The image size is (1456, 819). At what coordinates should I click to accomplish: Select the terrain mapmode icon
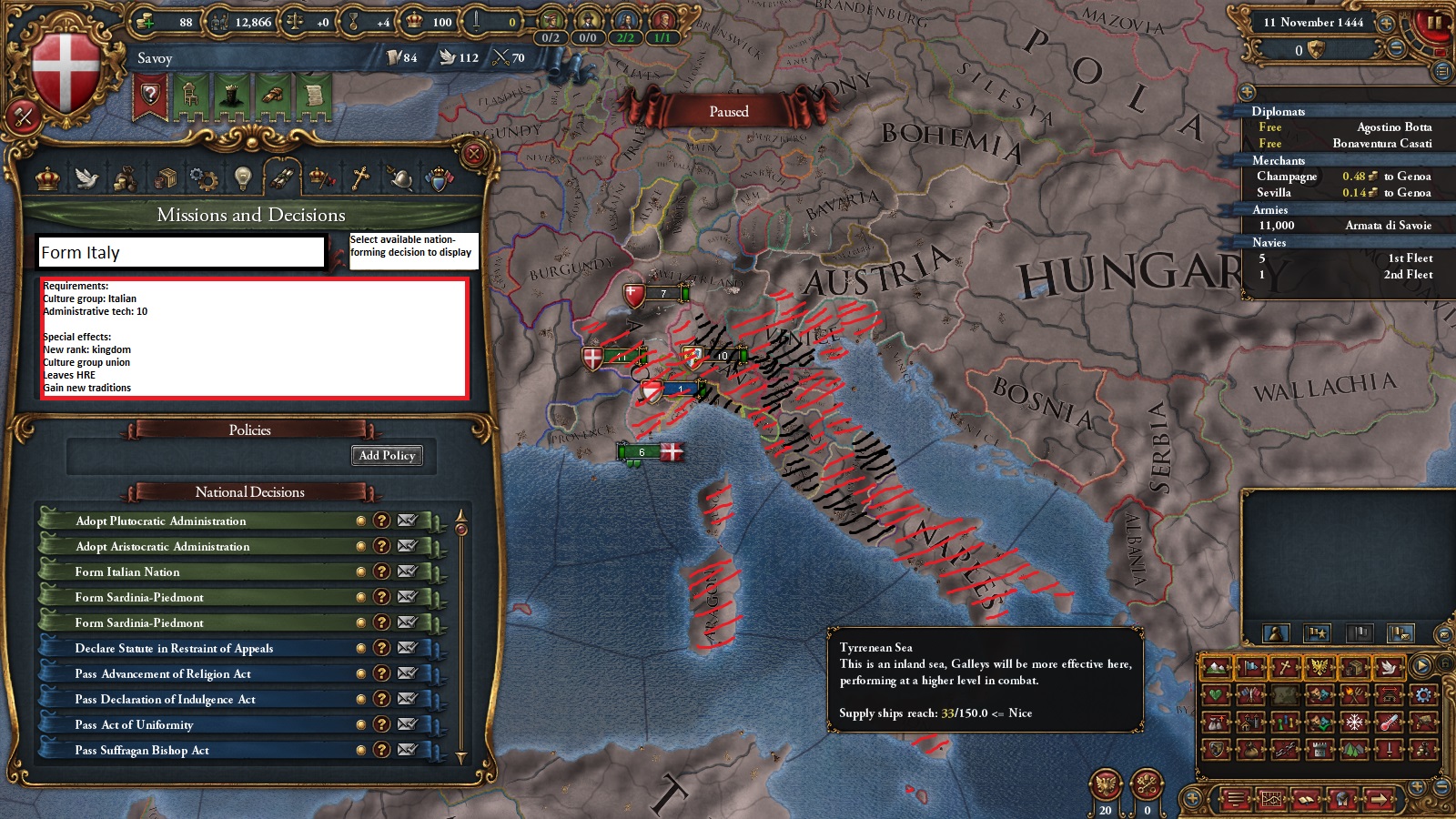tap(1216, 669)
